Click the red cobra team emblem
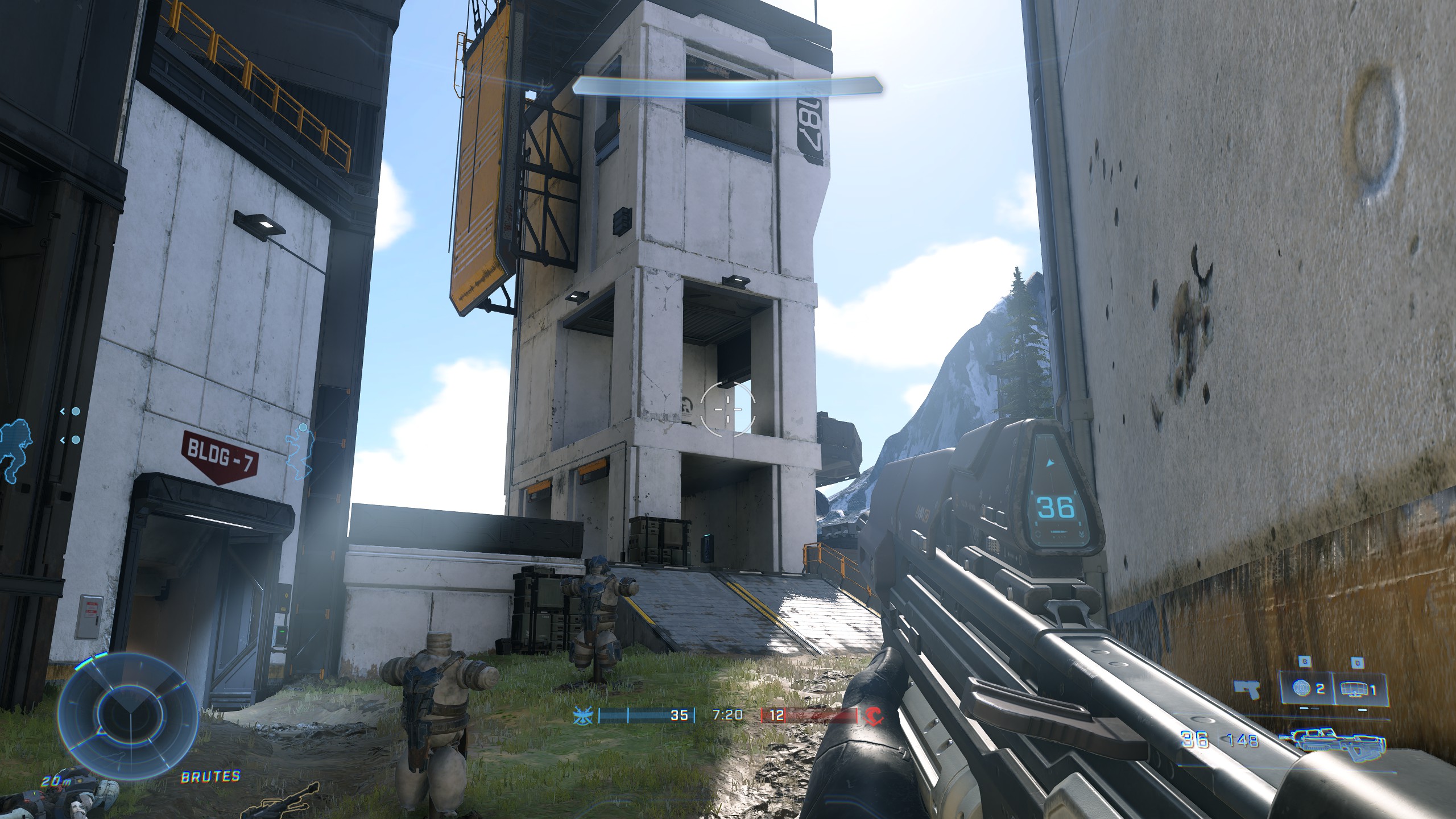 click(874, 715)
